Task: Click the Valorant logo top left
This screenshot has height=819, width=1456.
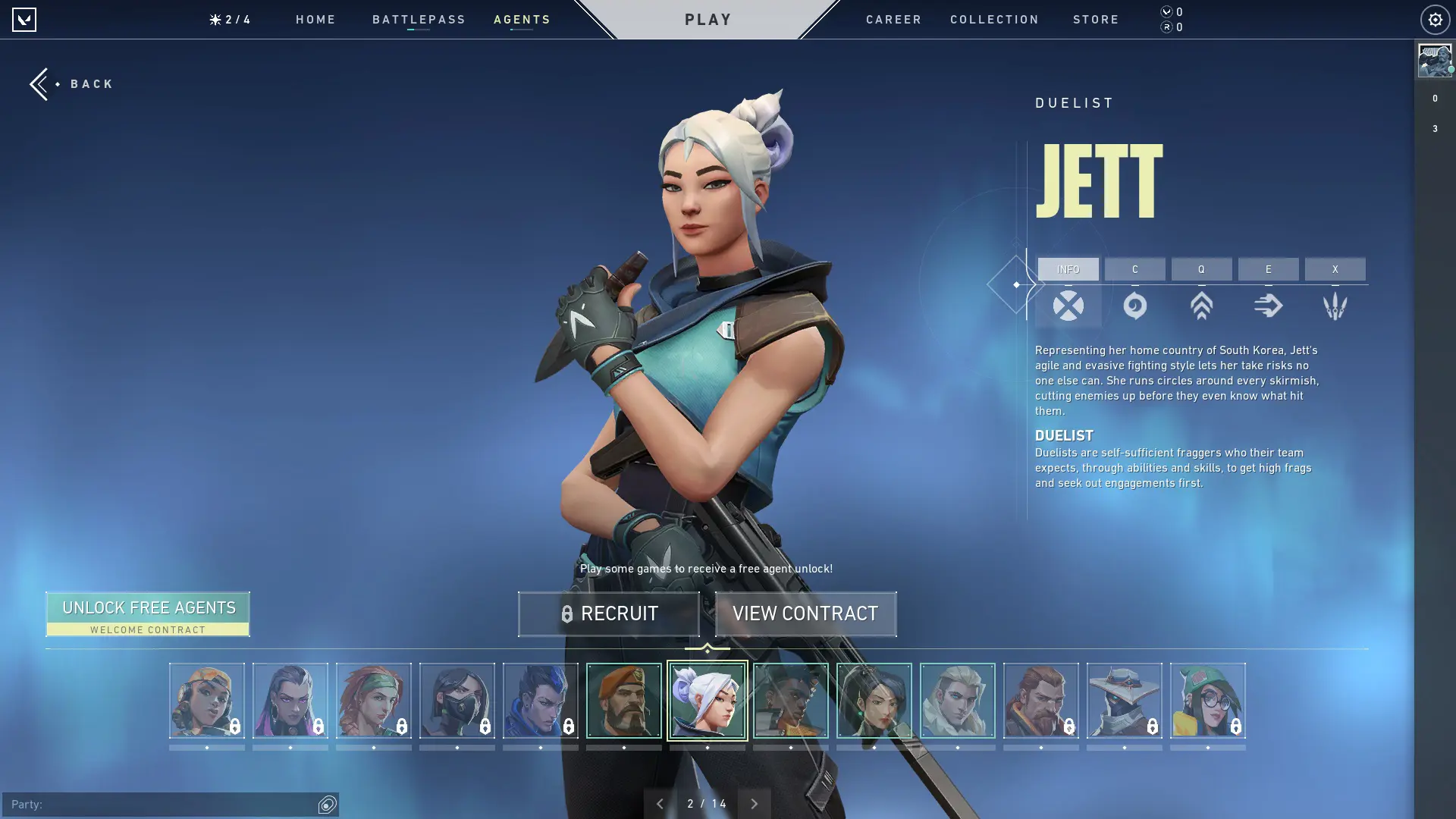Action: pos(25,19)
